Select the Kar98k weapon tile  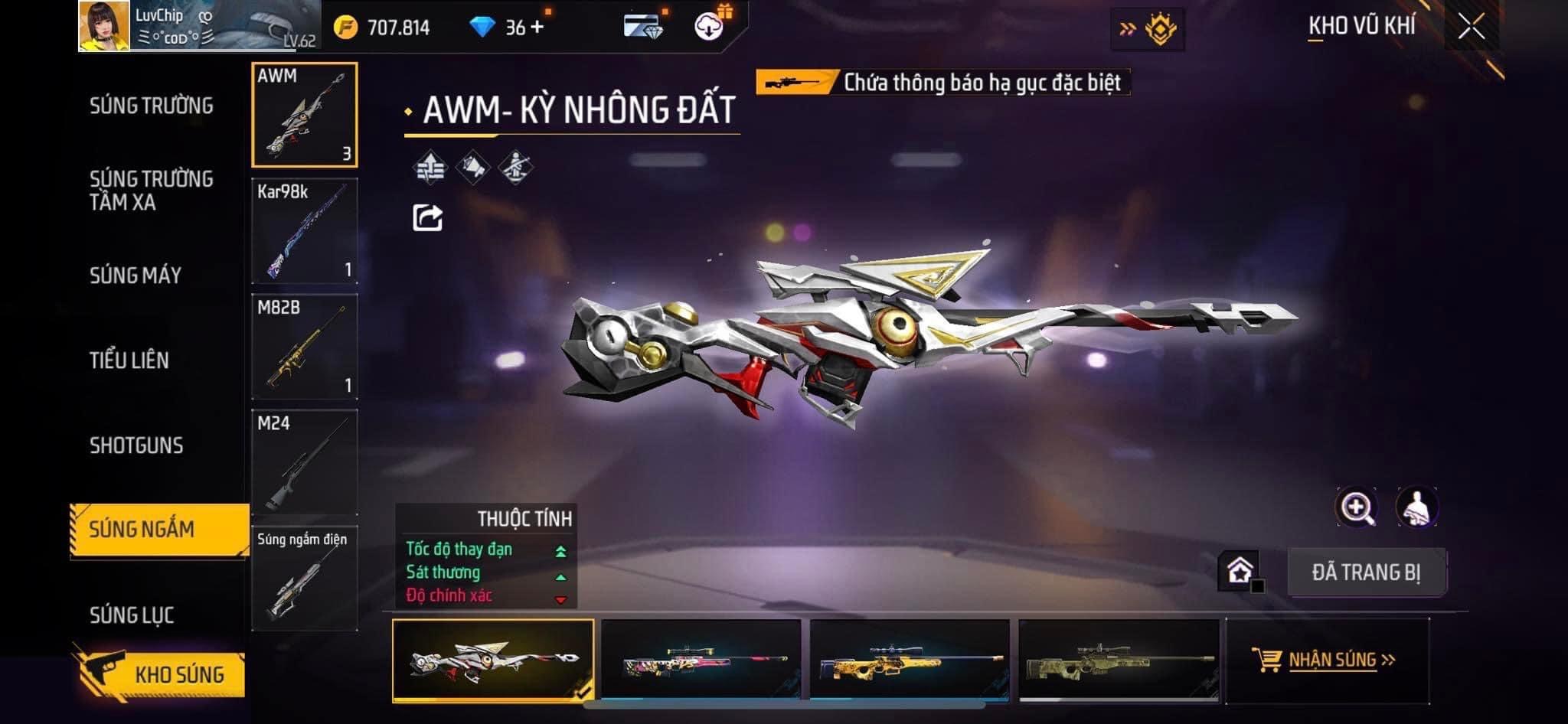[x=305, y=231]
